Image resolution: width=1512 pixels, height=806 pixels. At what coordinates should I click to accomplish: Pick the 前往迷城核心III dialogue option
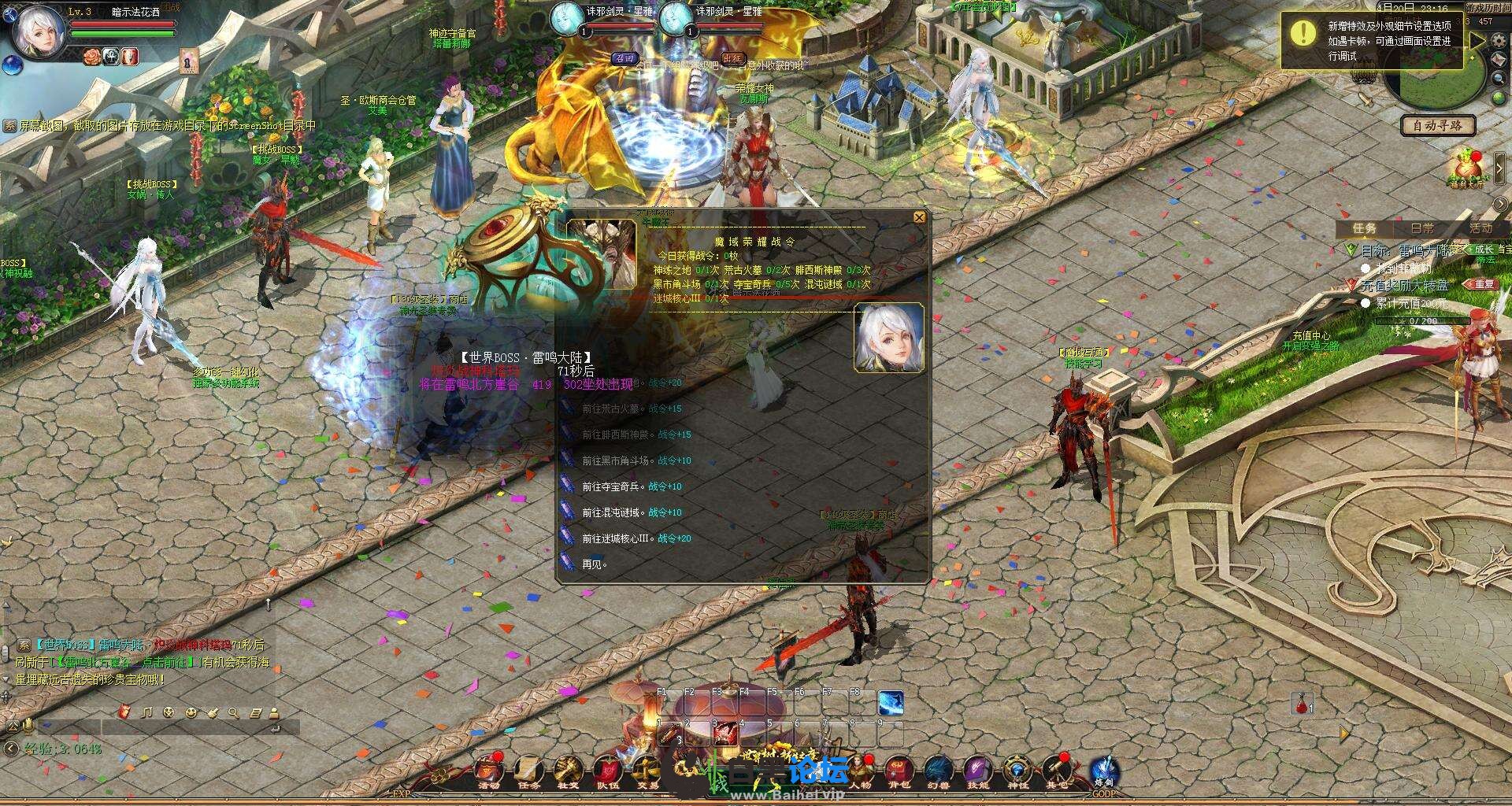tap(617, 539)
